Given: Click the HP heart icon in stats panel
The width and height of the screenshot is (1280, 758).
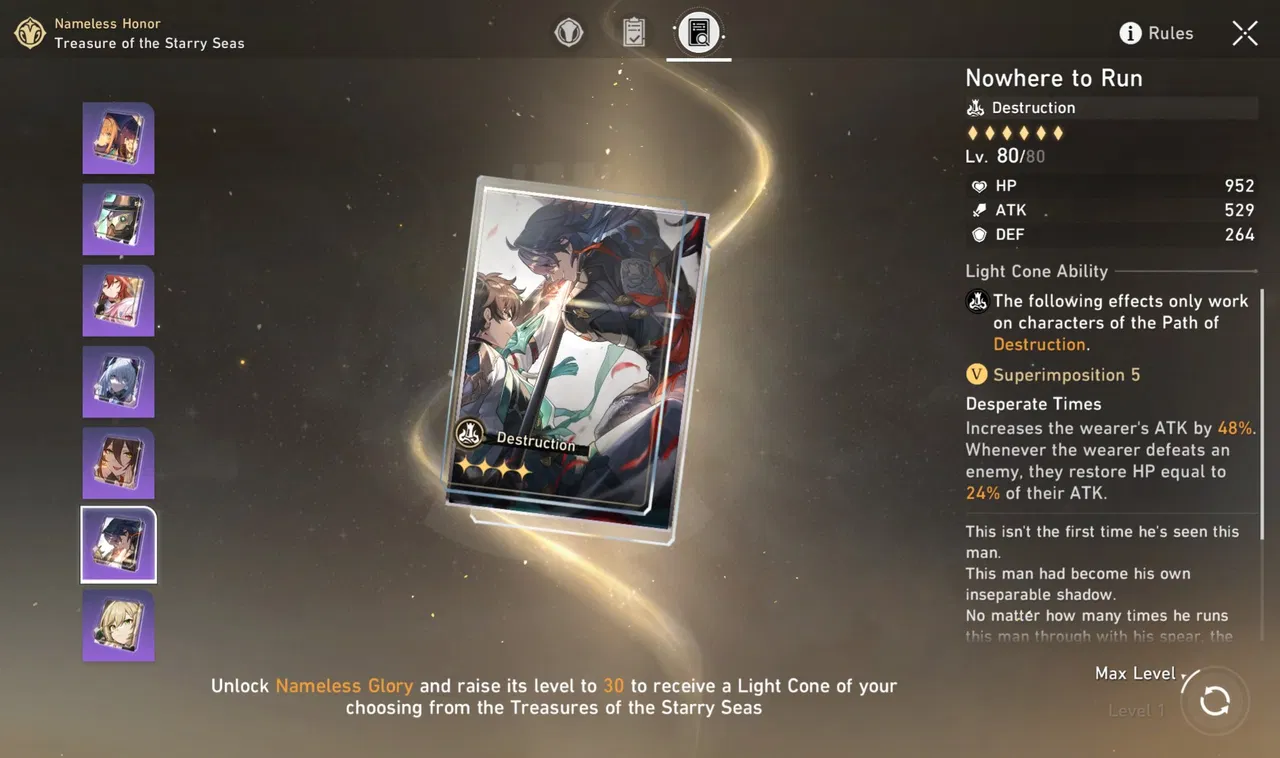Looking at the screenshot, I should point(978,186).
